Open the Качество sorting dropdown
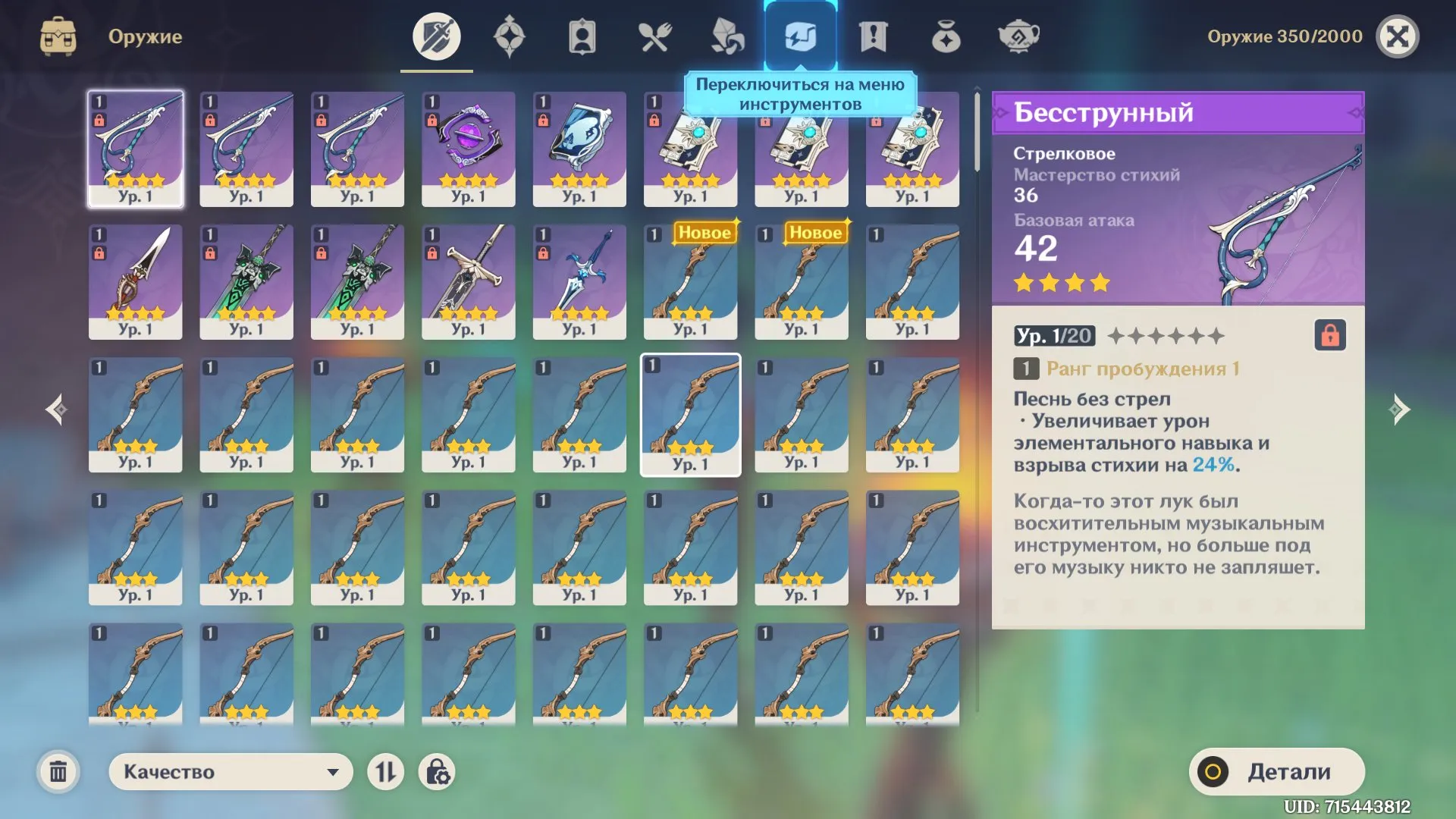 click(229, 771)
